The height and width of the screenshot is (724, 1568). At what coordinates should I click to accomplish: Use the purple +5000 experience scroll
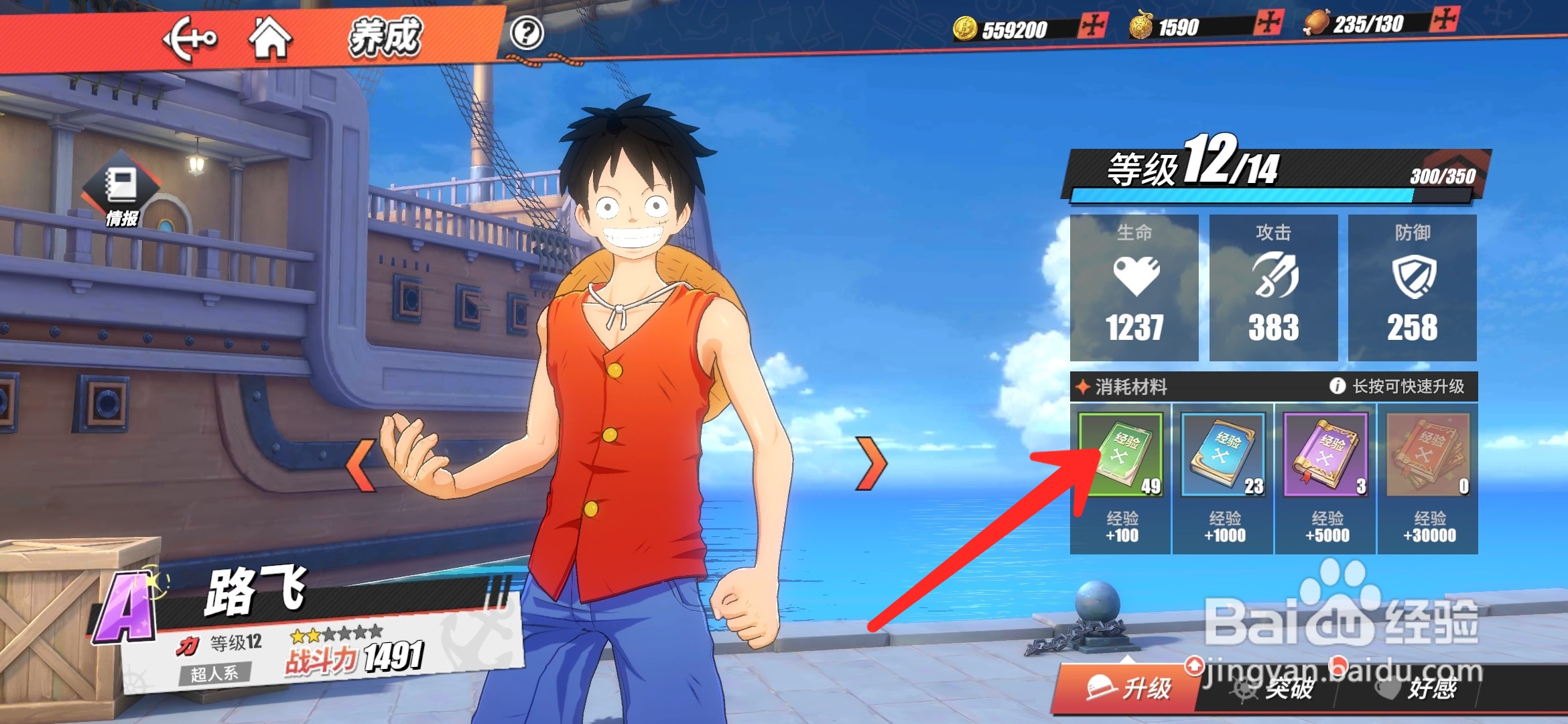(1326, 455)
